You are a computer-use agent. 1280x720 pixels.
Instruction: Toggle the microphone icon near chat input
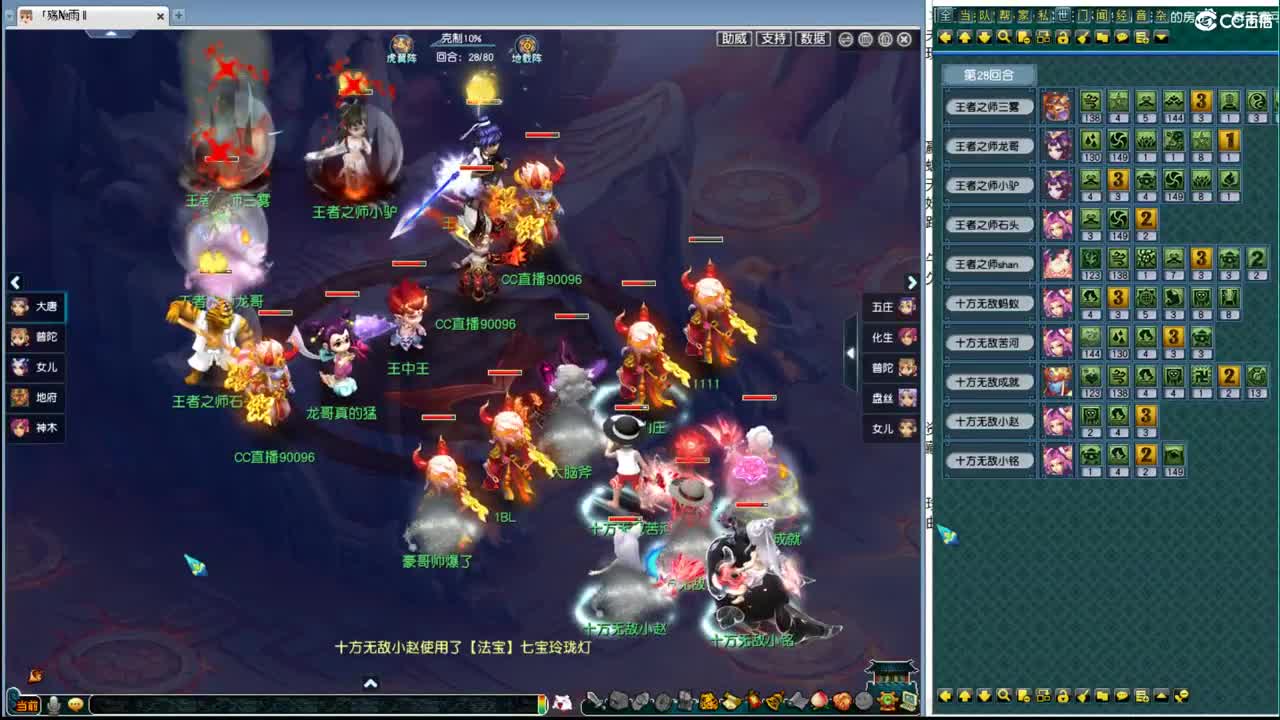click(52, 703)
